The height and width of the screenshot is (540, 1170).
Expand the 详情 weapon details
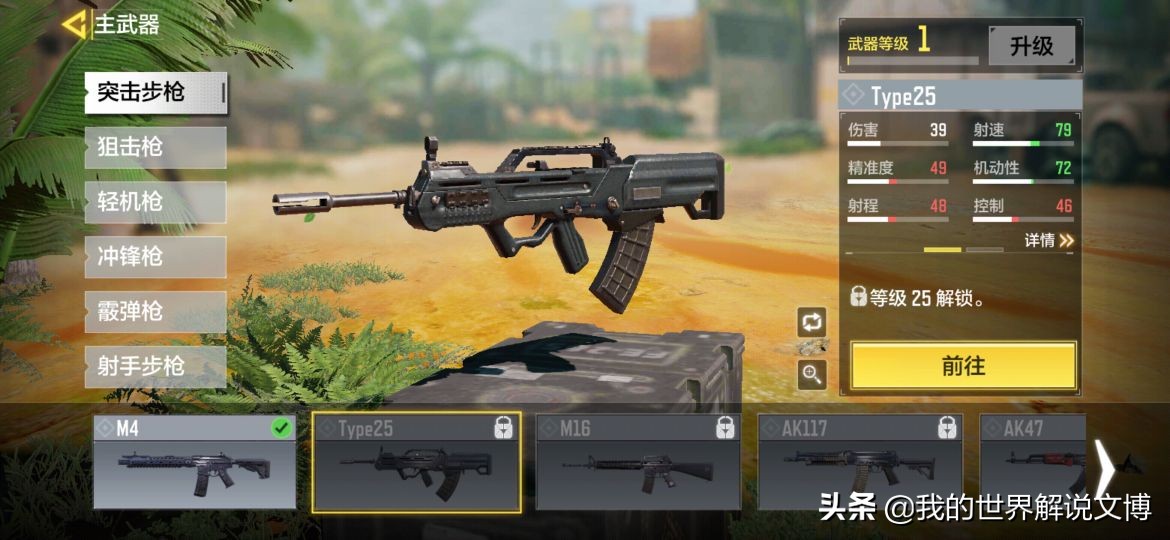click(x=1048, y=241)
